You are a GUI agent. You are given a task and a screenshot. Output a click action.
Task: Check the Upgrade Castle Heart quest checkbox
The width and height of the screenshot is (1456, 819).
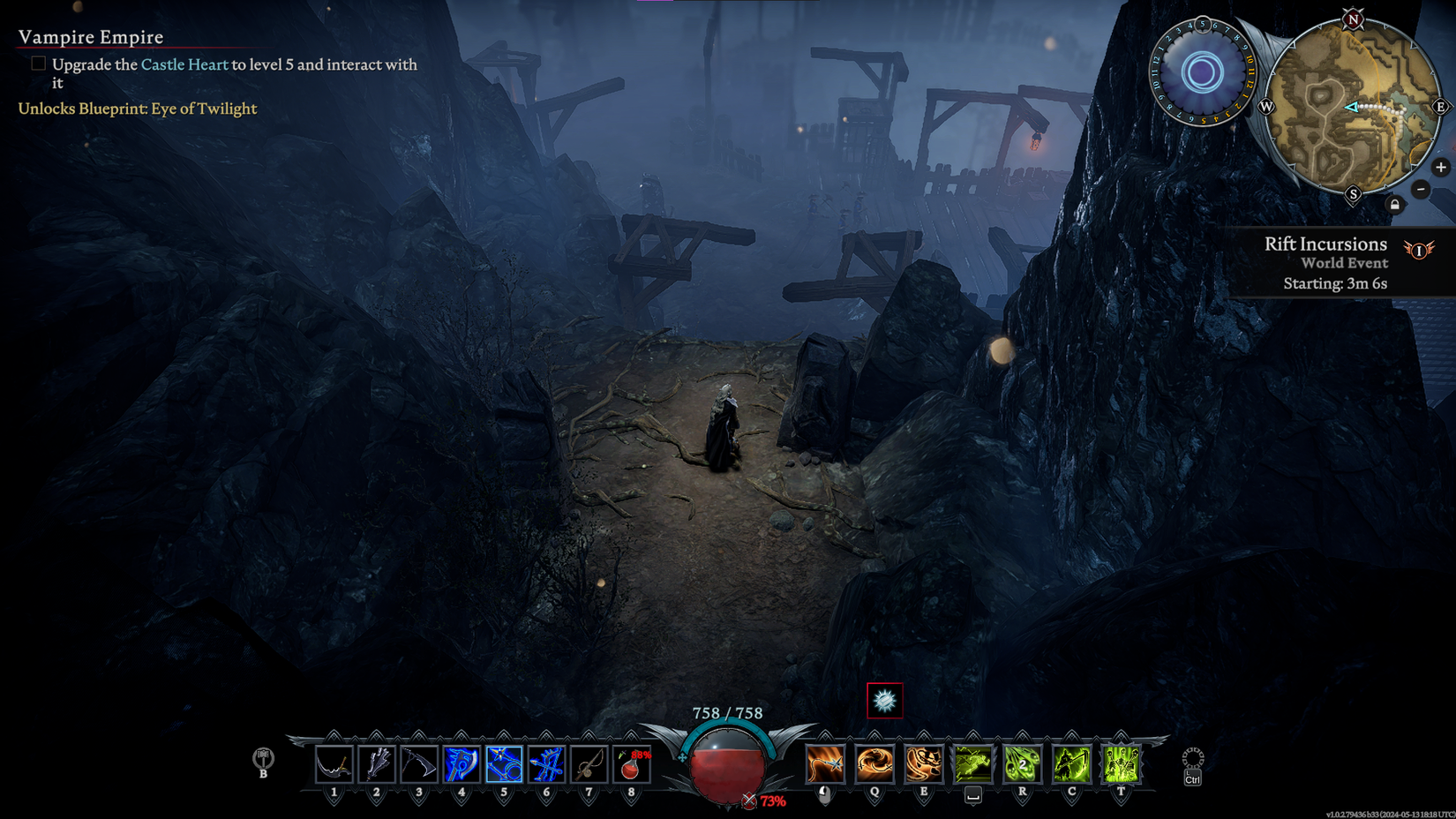tap(38, 63)
